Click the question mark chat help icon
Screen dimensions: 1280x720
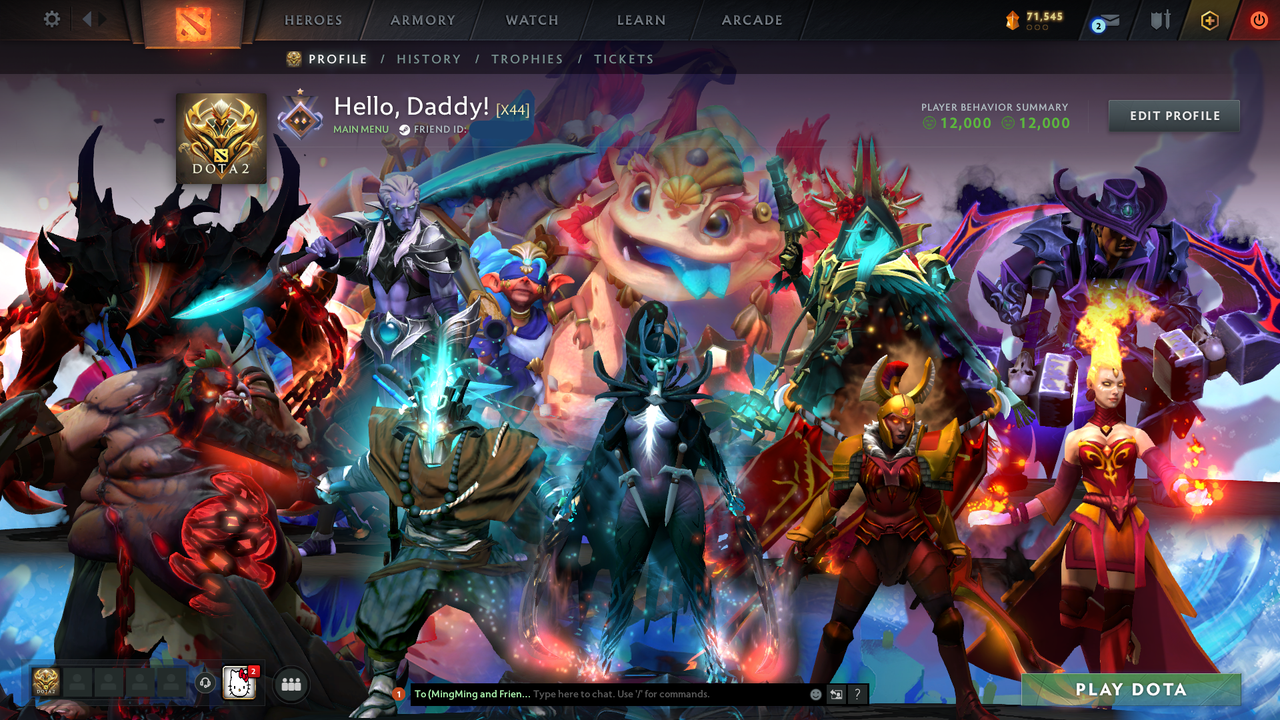pos(856,693)
